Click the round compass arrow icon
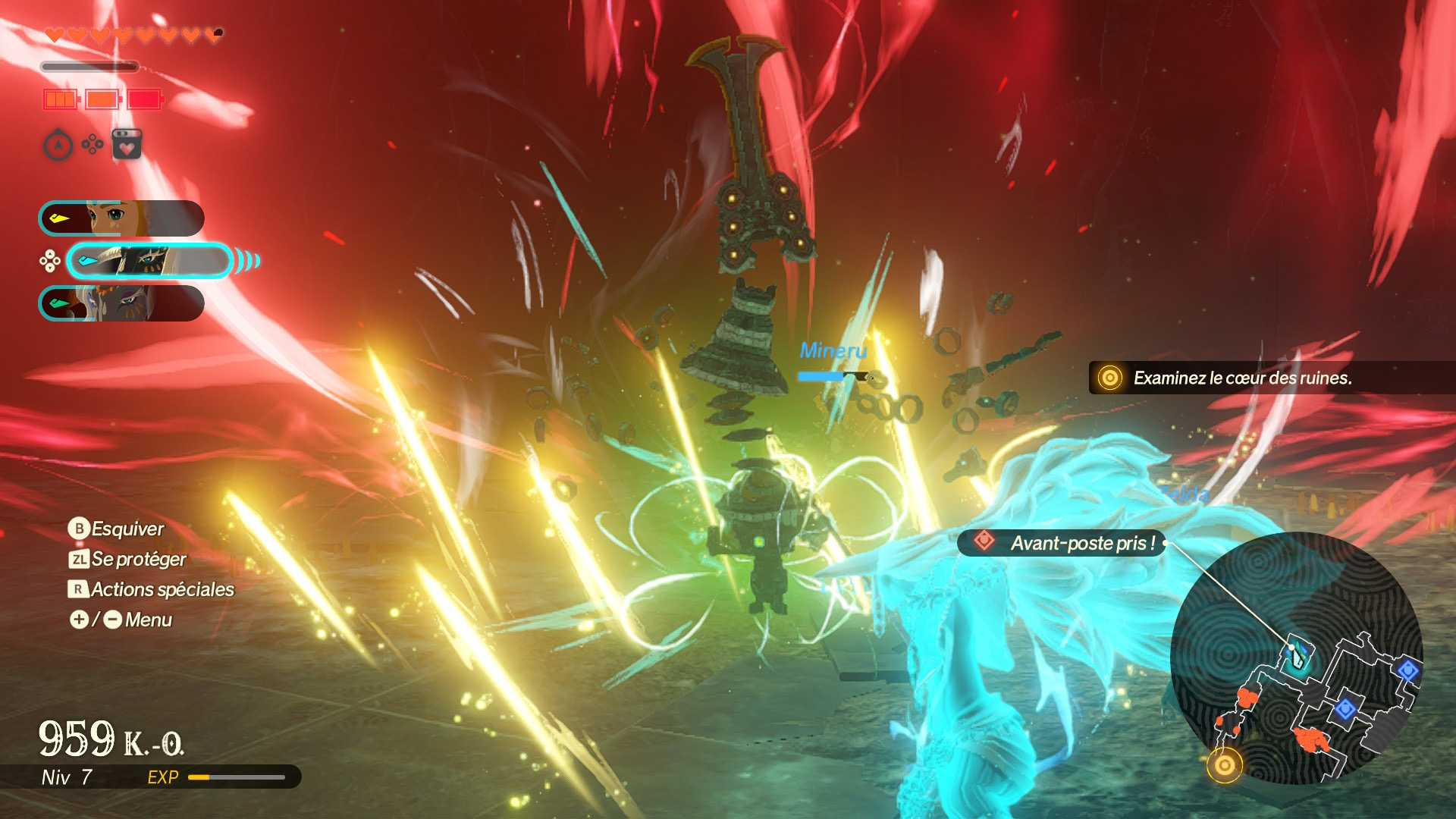This screenshot has height=819, width=1456. tap(58, 145)
